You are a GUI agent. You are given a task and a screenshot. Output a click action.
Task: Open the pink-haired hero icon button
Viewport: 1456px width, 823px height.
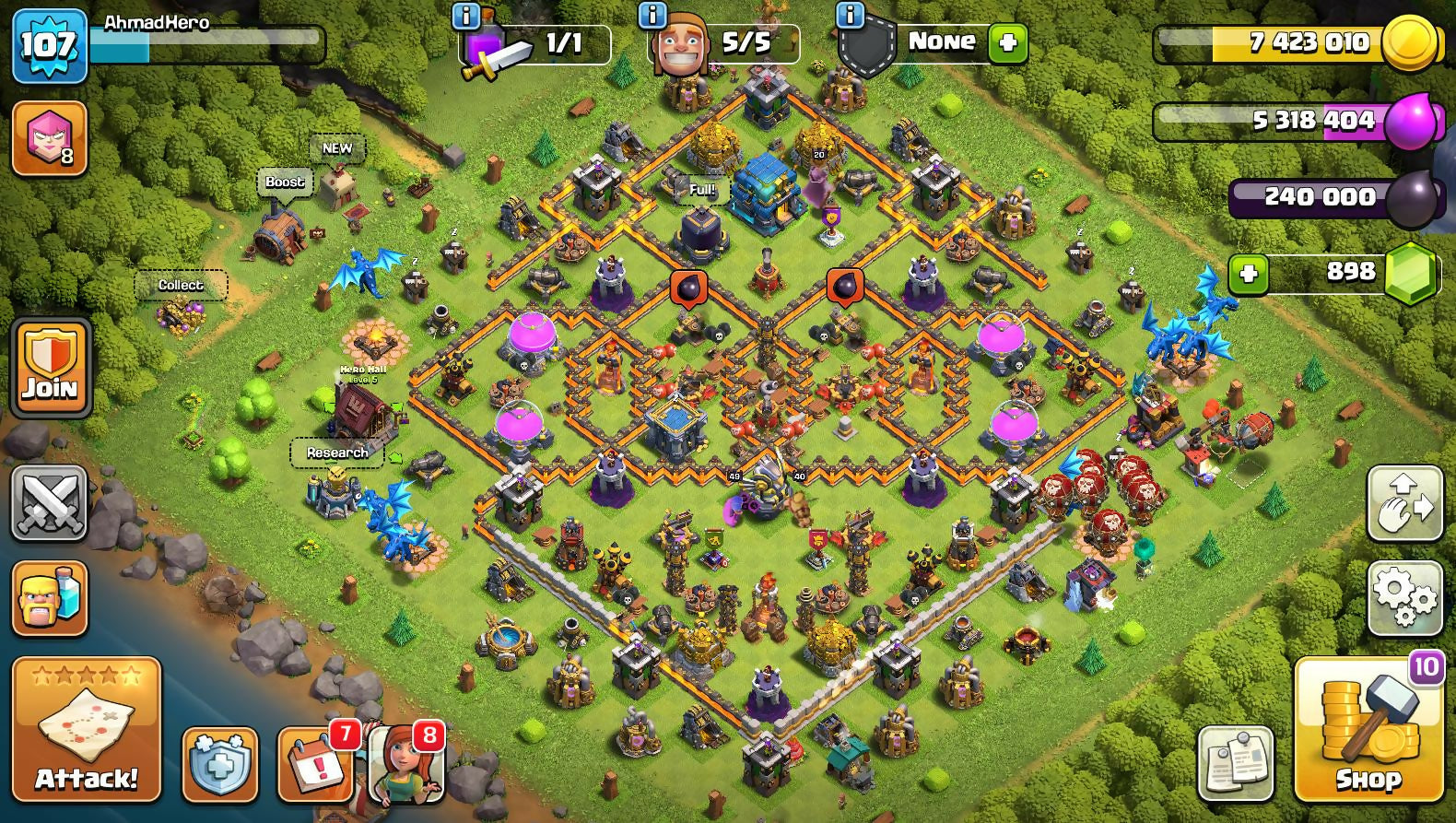50,138
